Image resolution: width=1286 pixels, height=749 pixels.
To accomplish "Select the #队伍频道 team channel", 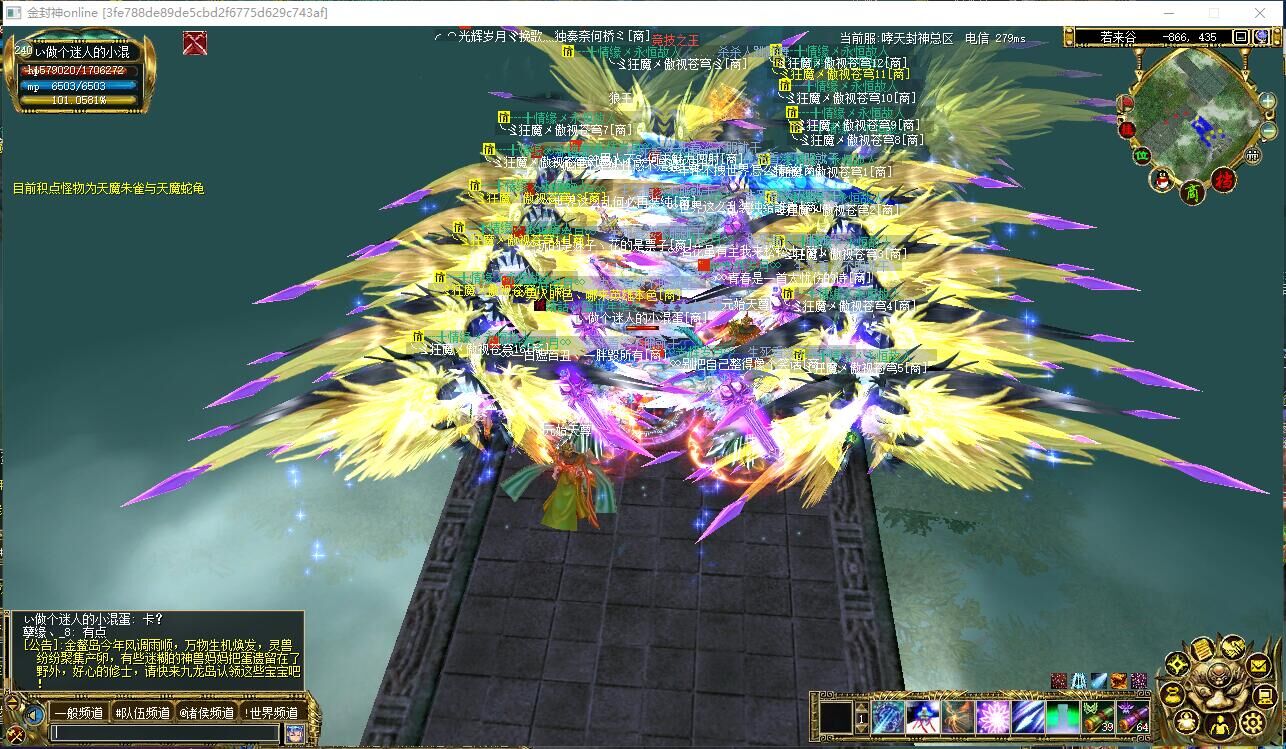I will tap(141, 713).
